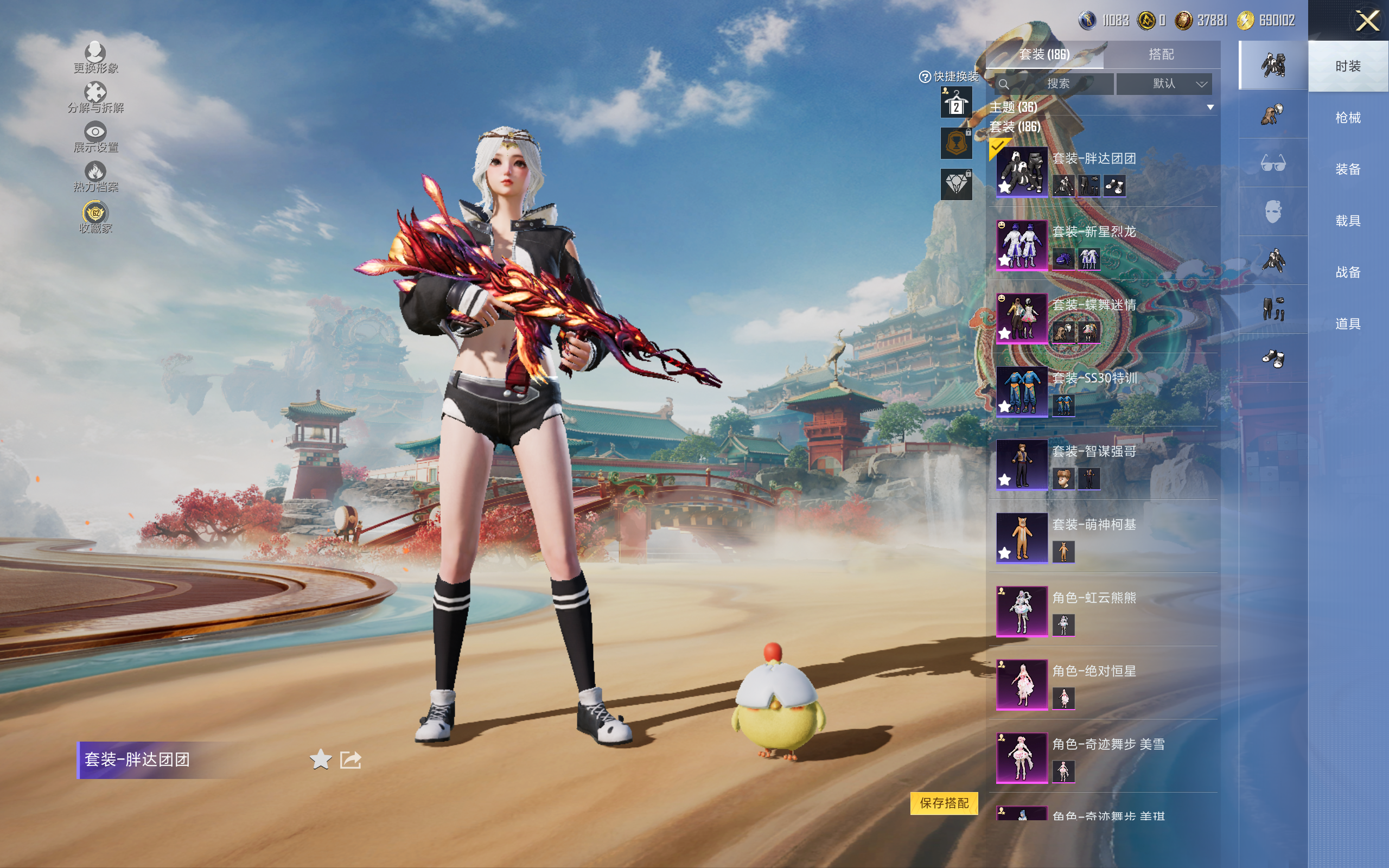Open the 枪械 category
Viewport: 1389px width, 868px height.
pos(1348,118)
